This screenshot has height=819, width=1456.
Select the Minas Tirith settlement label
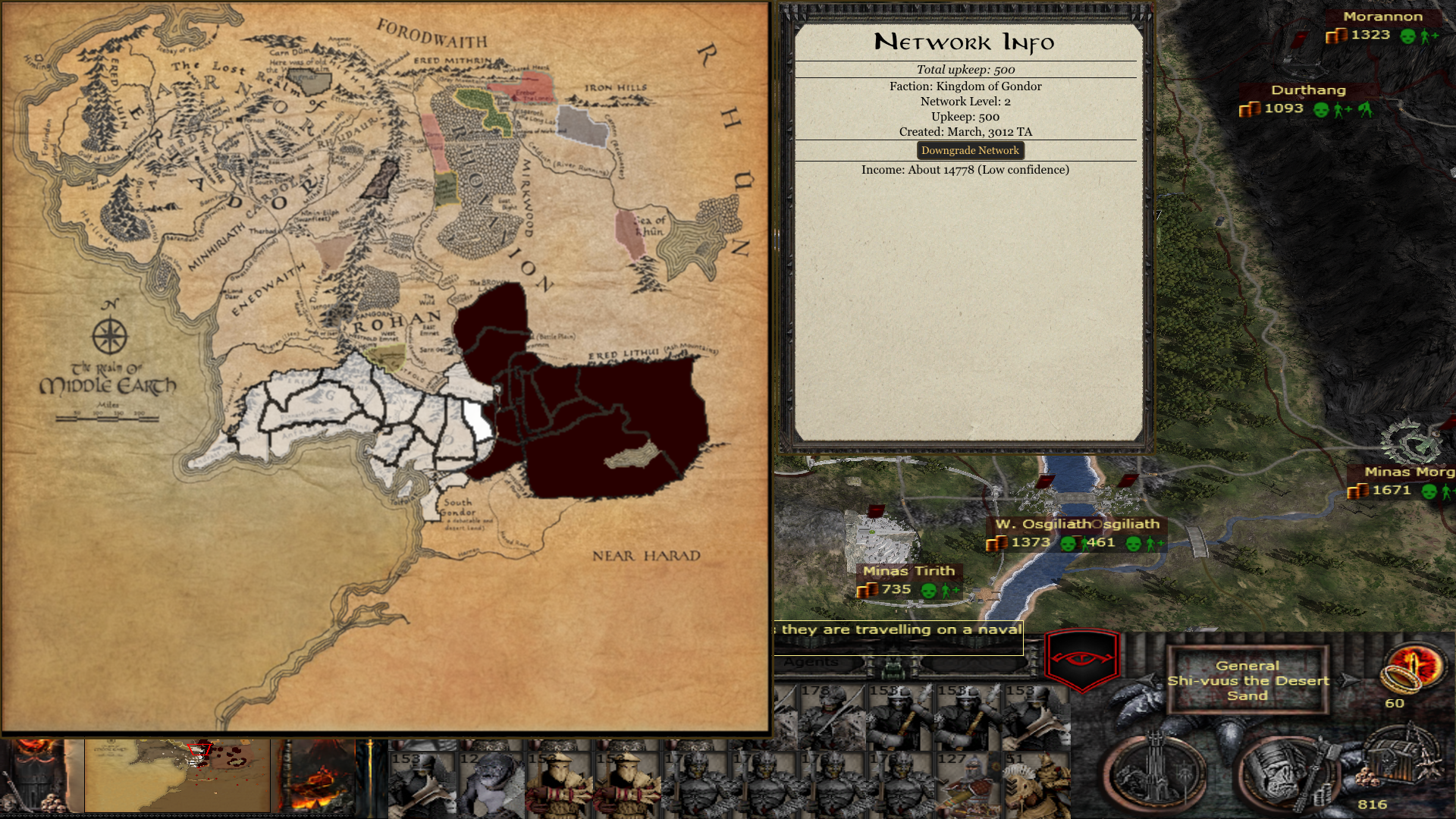coord(908,571)
